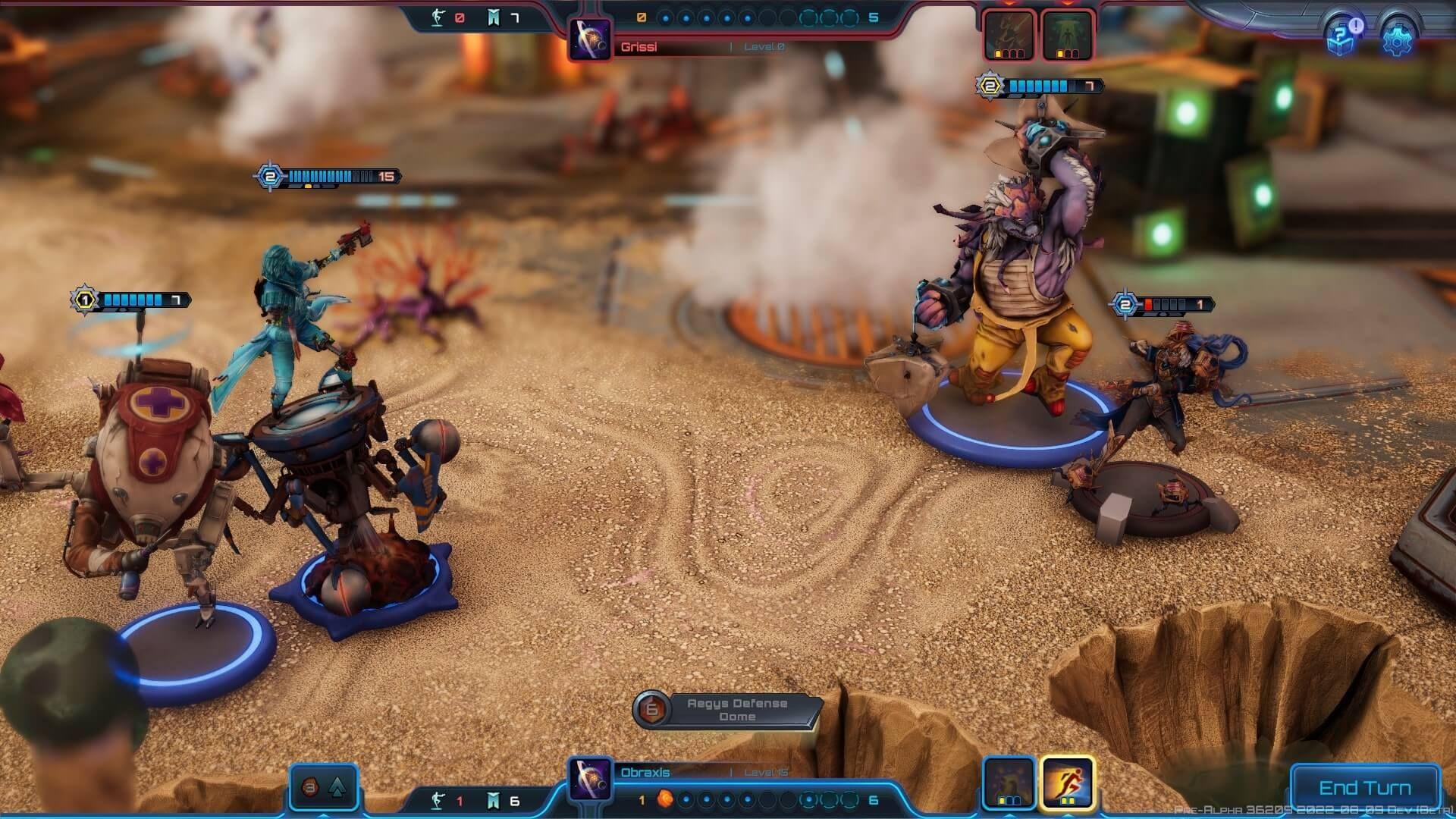This screenshot has height=819, width=1456.
Task: Click the upward arrow icon near the bottom-left panel
Action: click(337, 788)
